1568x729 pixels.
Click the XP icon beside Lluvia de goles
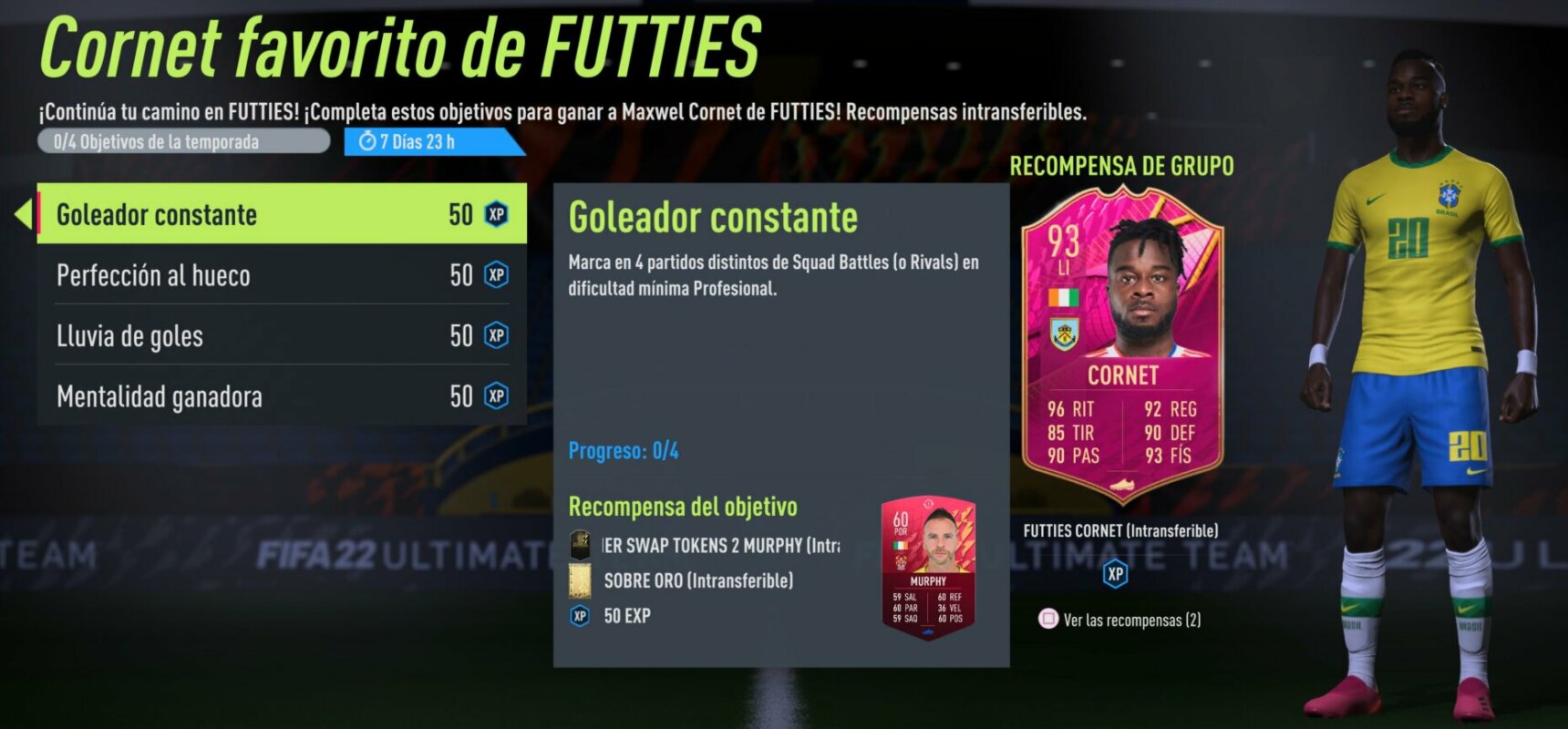pyautogui.click(x=494, y=335)
